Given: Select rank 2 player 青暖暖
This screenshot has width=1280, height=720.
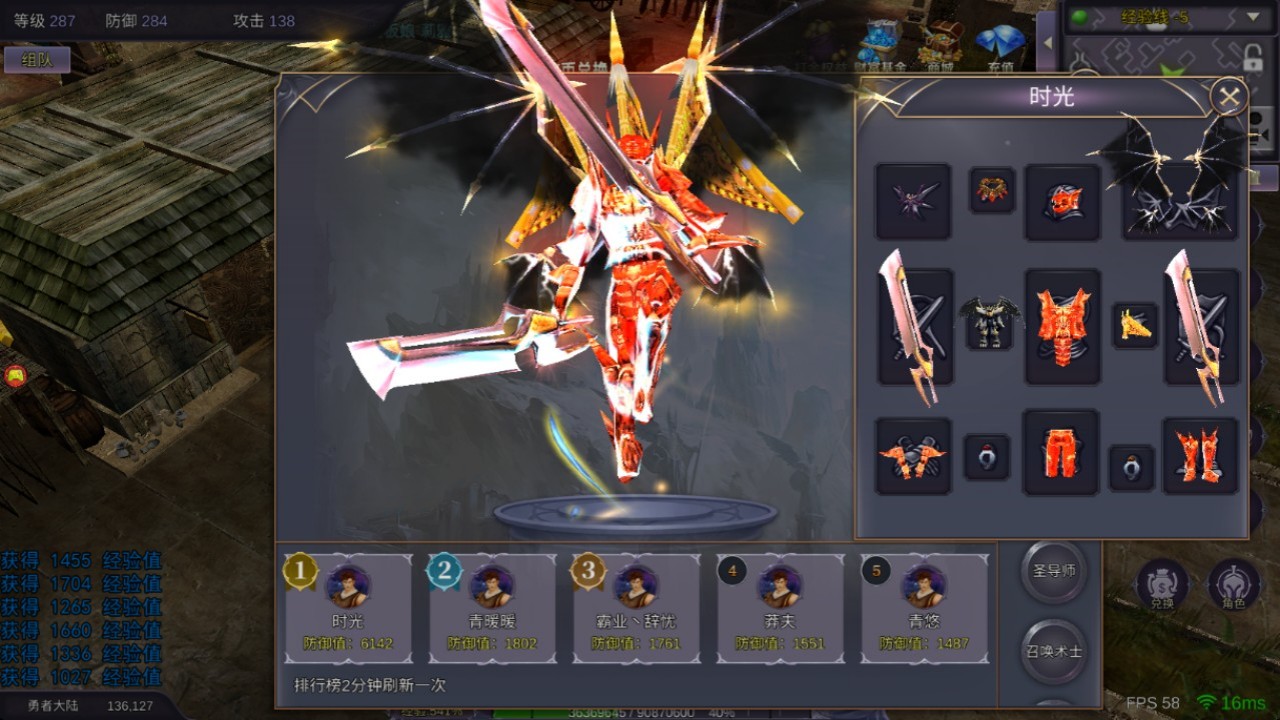Looking at the screenshot, I should click(x=492, y=608).
